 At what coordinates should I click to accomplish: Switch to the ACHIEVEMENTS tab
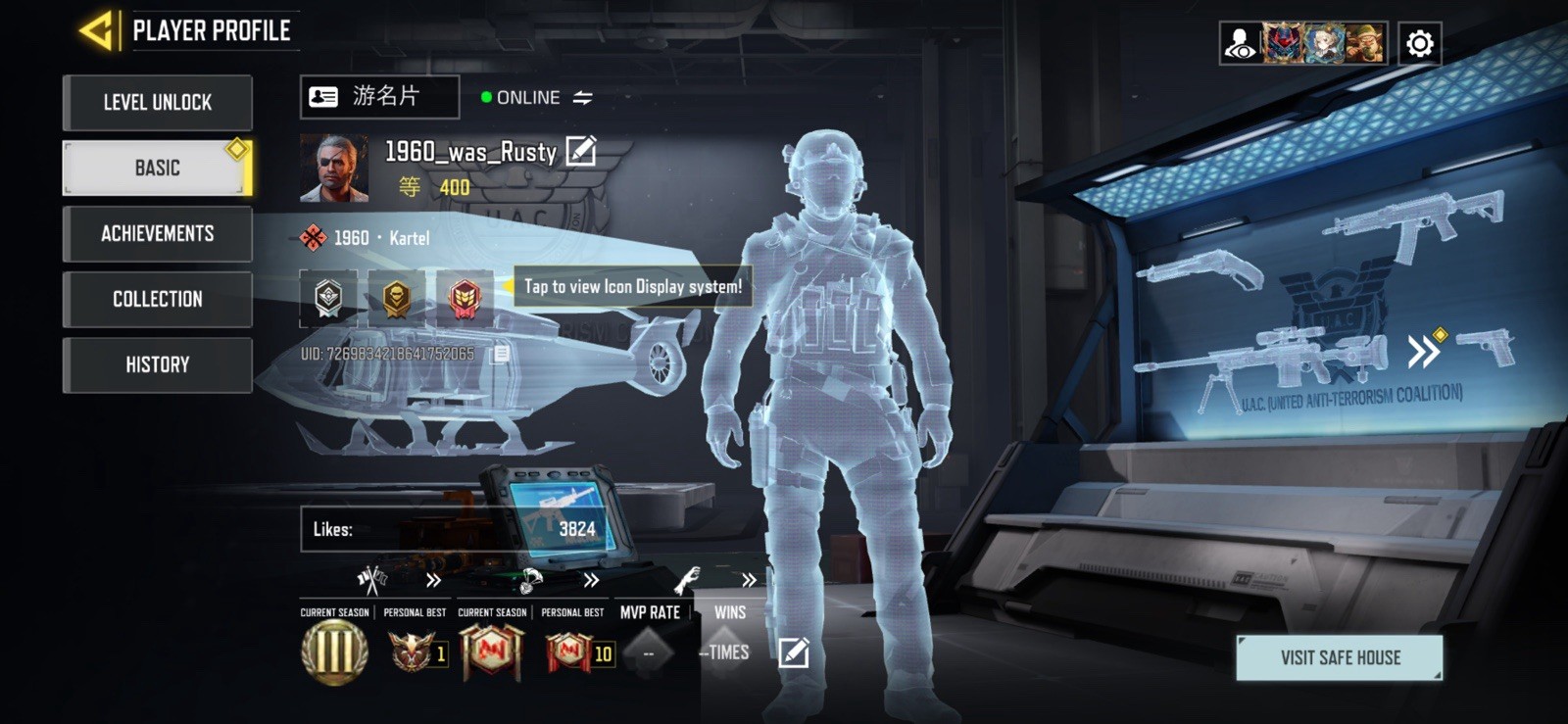tap(157, 233)
